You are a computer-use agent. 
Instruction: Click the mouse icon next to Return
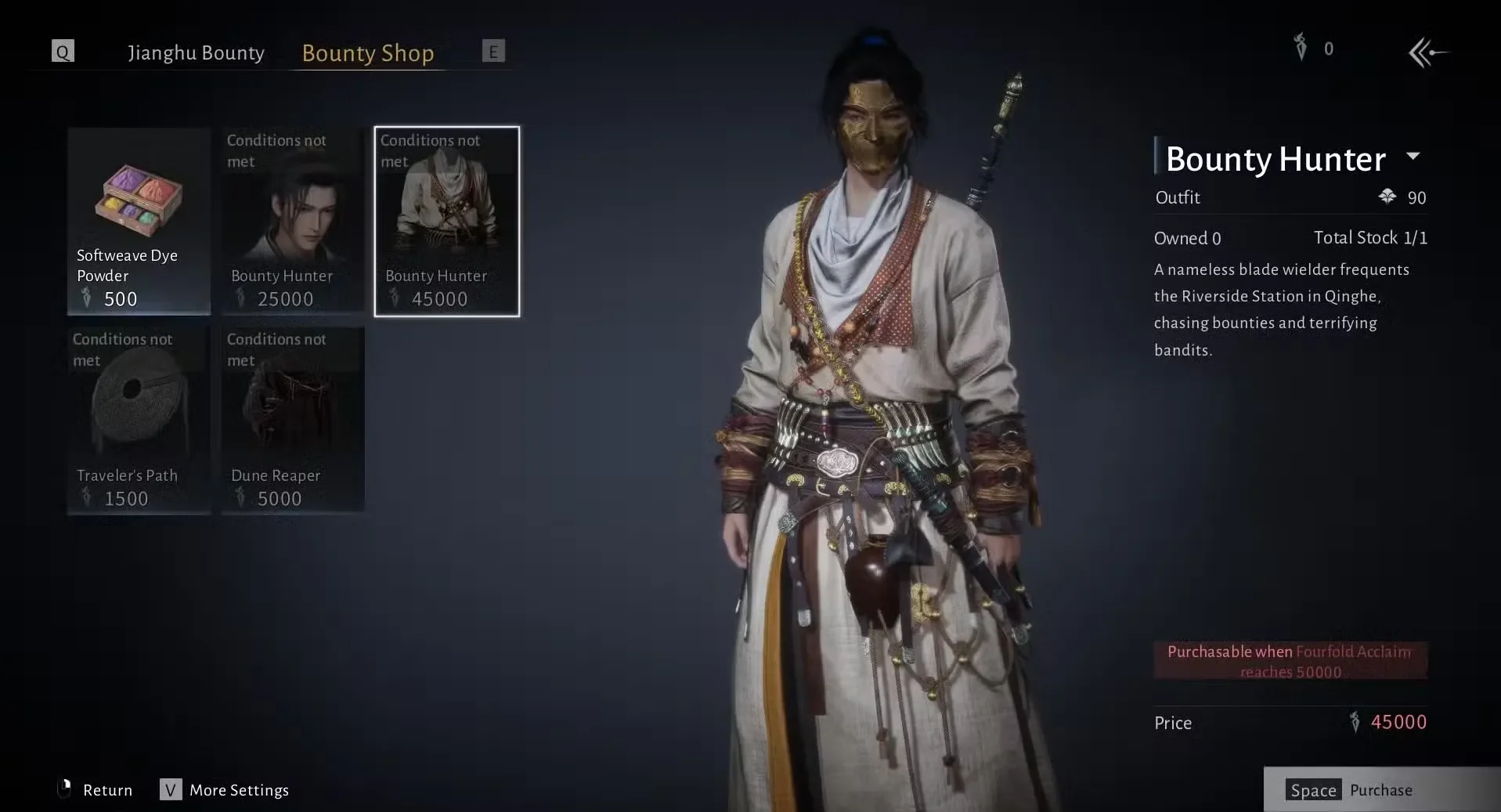[x=66, y=790]
